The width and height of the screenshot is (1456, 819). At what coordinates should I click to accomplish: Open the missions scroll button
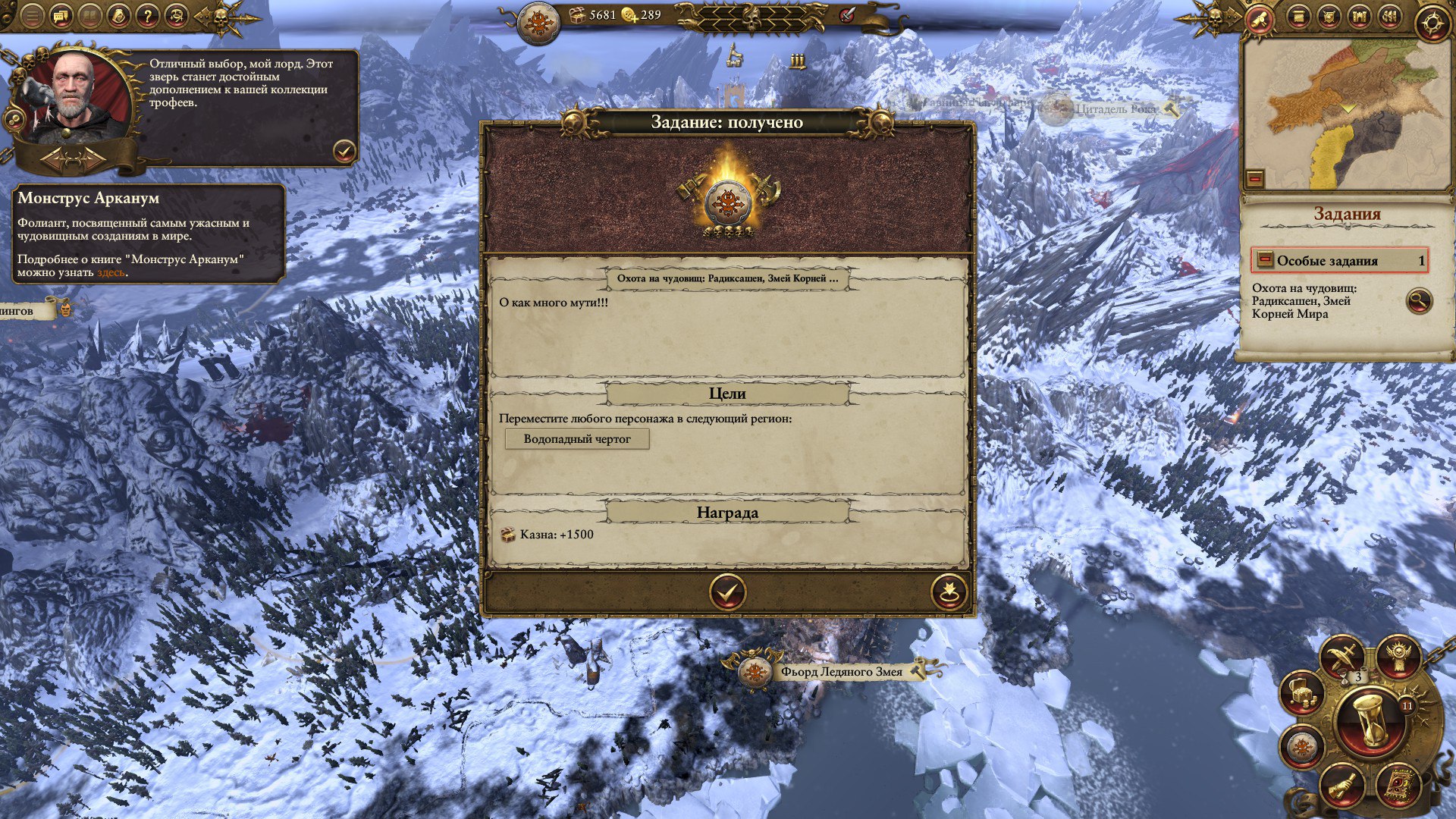pyautogui.click(x=1260, y=18)
